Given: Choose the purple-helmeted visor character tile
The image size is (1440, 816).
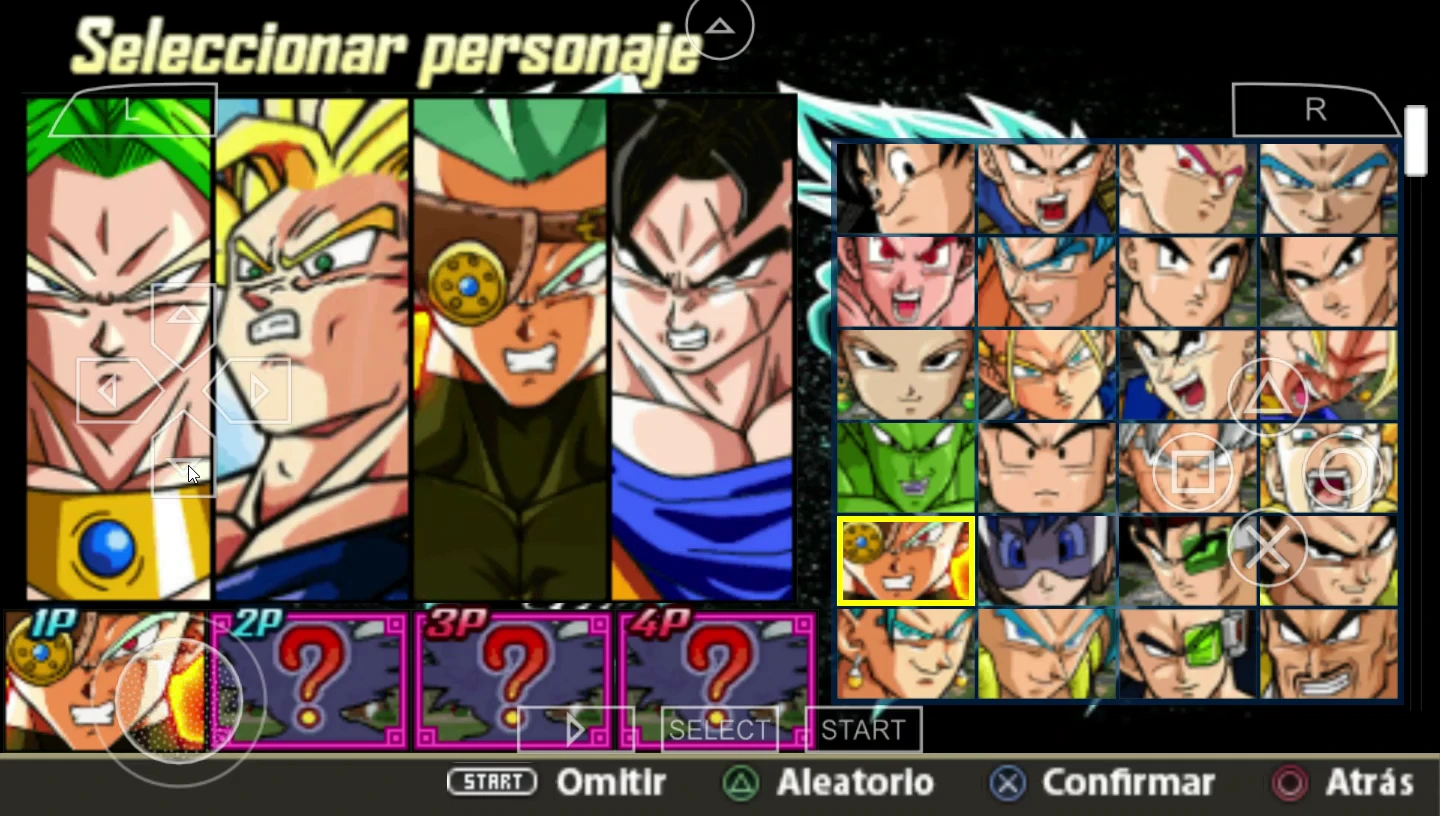Looking at the screenshot, I should [1046, 560].
